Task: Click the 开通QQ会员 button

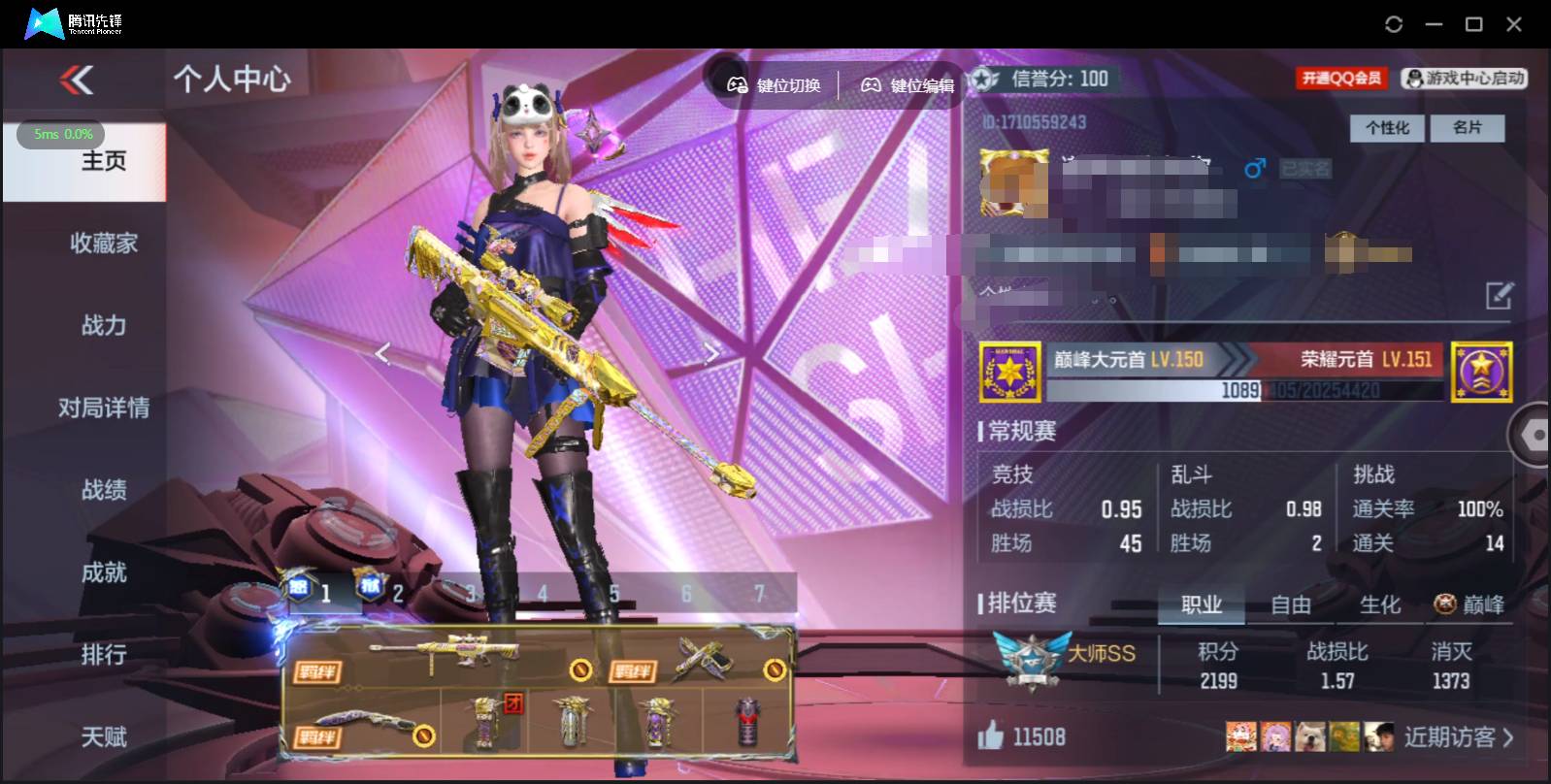Action: 1341,78
